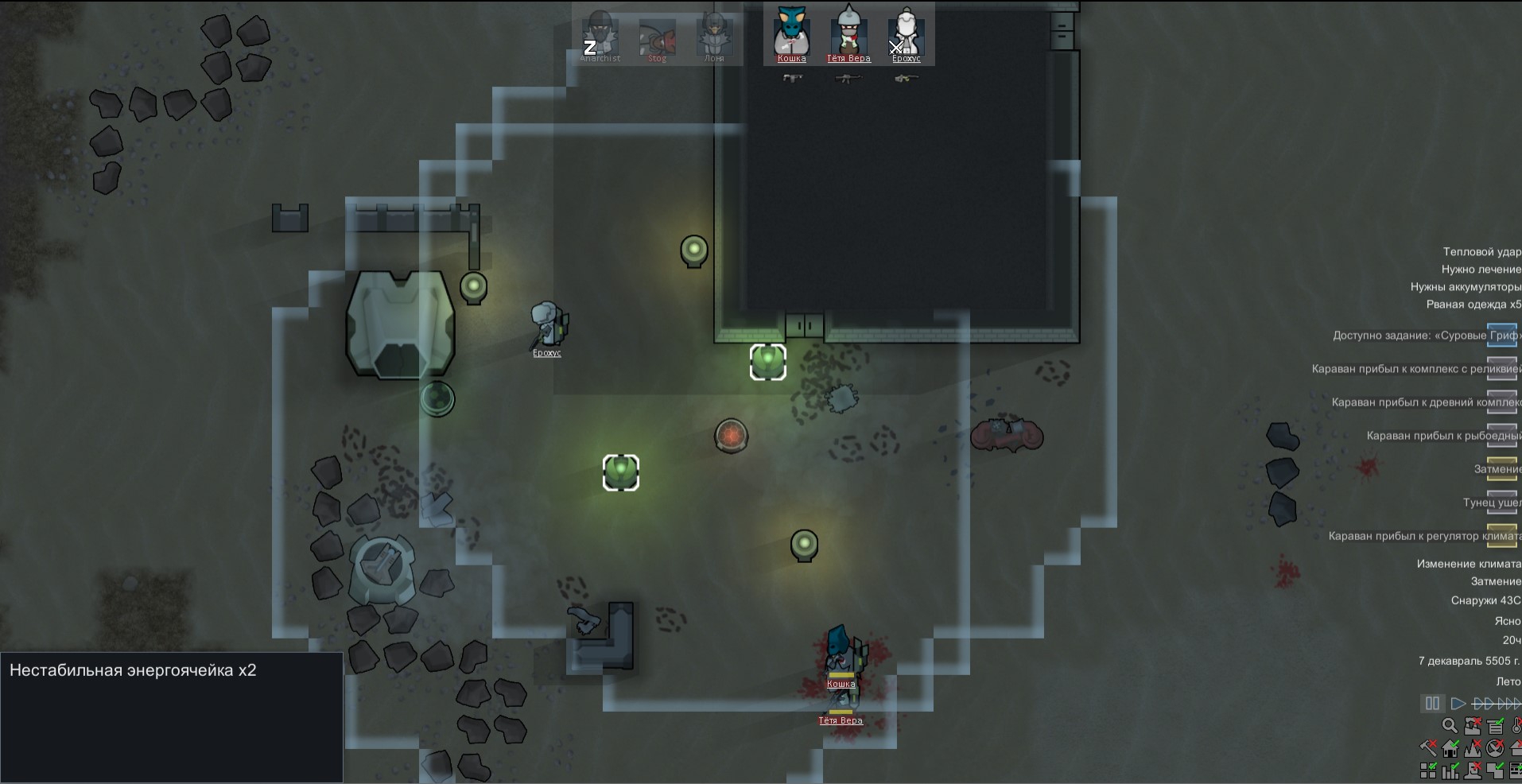Select colonist Ерохус portrait
Image resolution: width=1522 pixels, height=784 pixels.
906,35
